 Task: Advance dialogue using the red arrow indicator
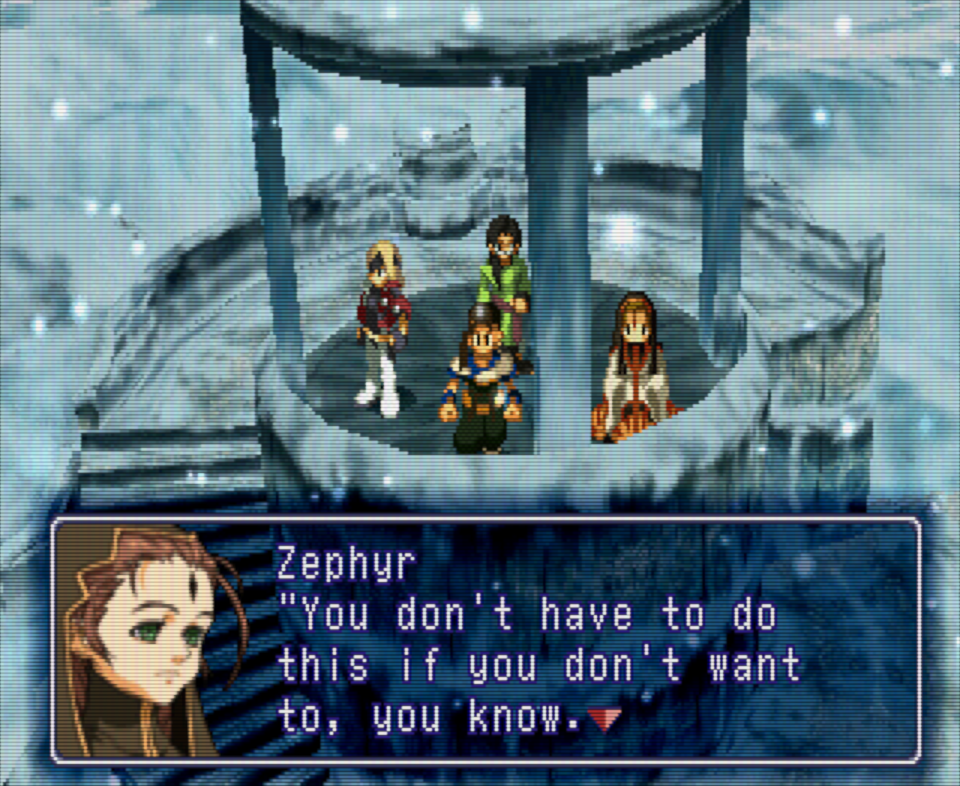(x=603, y=718)
